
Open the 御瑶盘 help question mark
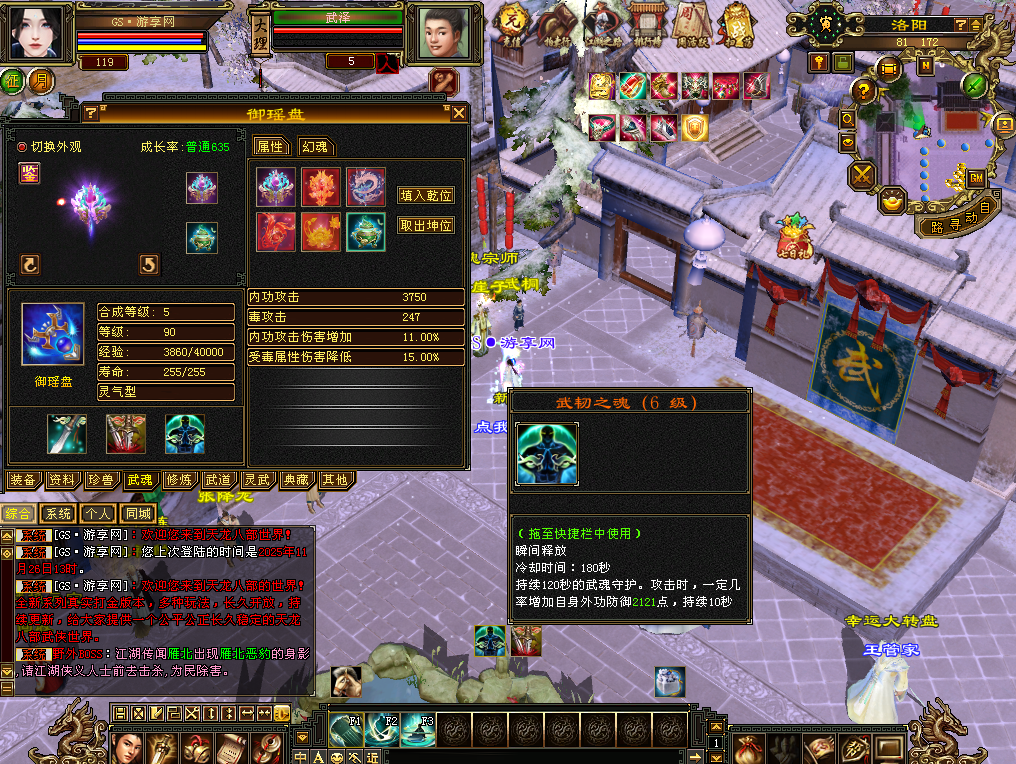(x=90, y=113)
